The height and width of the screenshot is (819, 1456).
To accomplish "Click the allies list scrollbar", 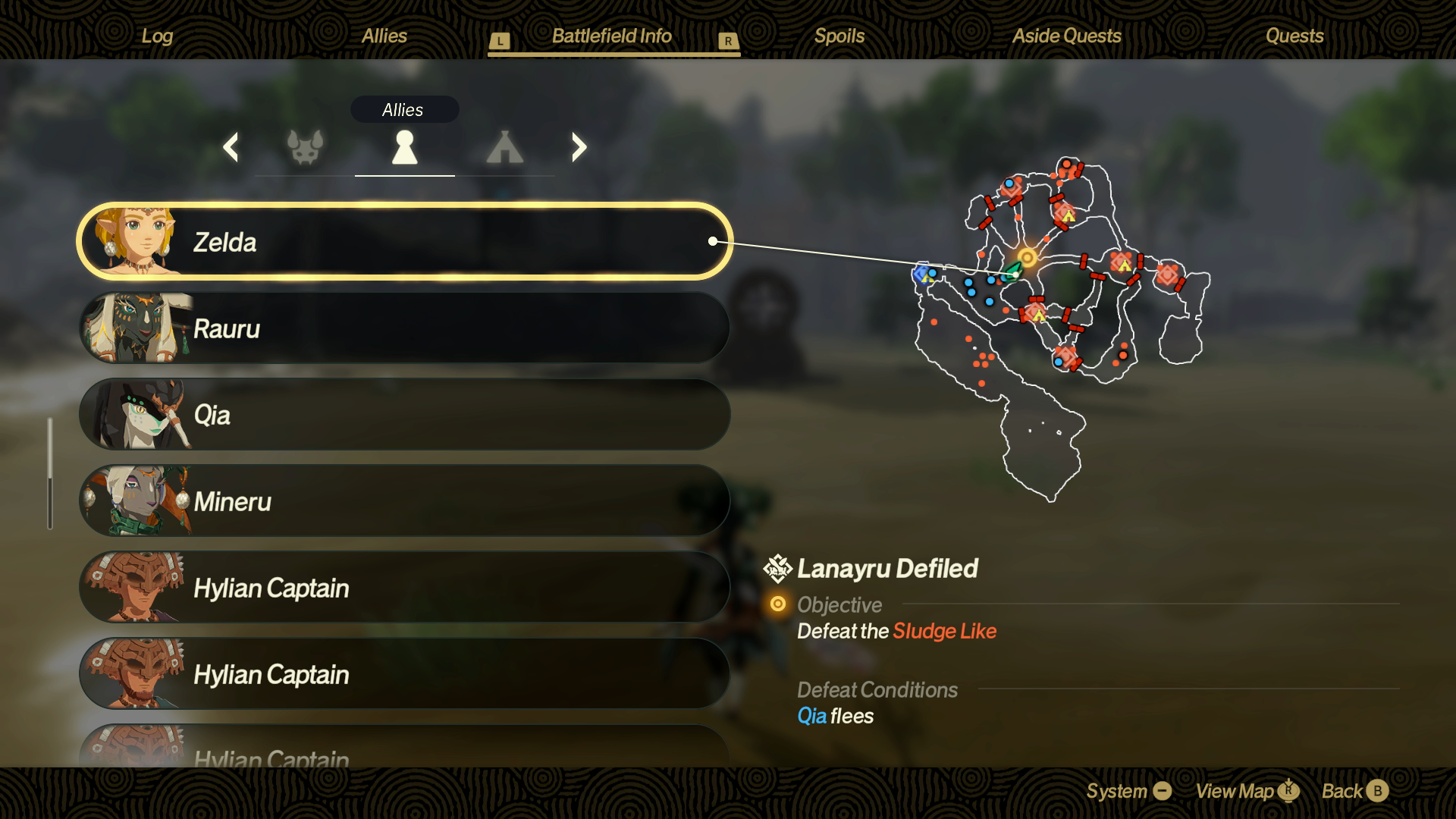I will [50, 473].
